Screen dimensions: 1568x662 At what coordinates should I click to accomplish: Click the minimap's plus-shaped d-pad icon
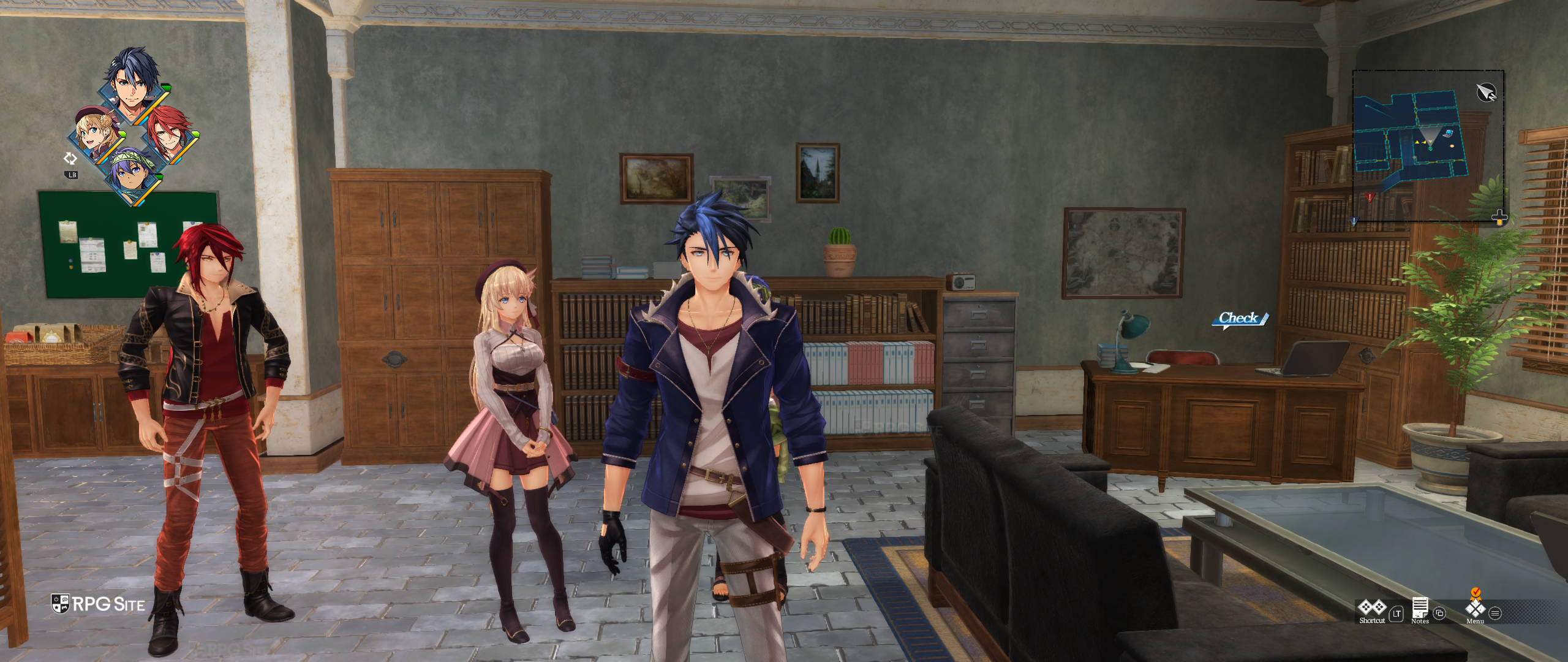1499,218
